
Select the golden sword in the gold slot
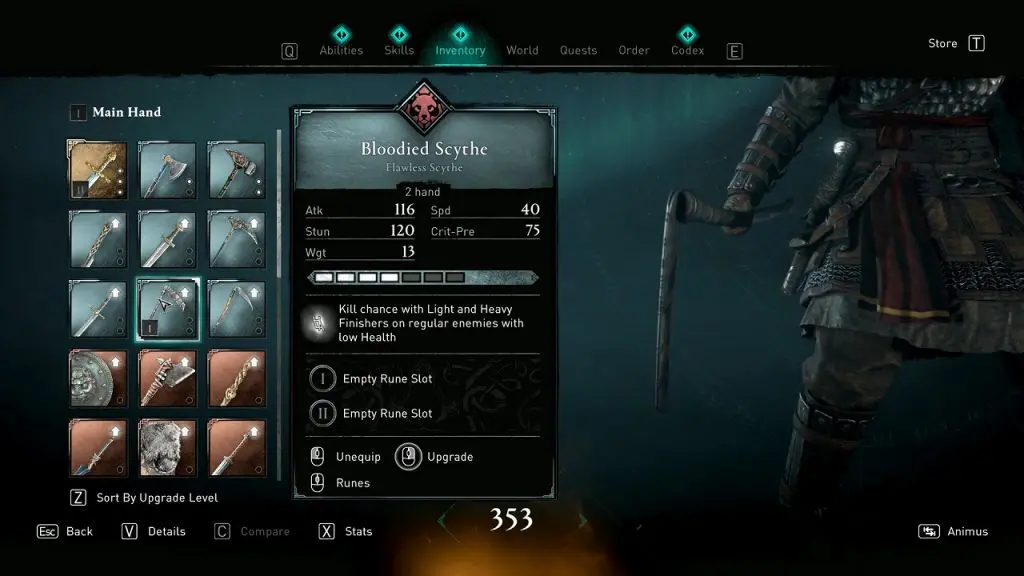(98, 170)
